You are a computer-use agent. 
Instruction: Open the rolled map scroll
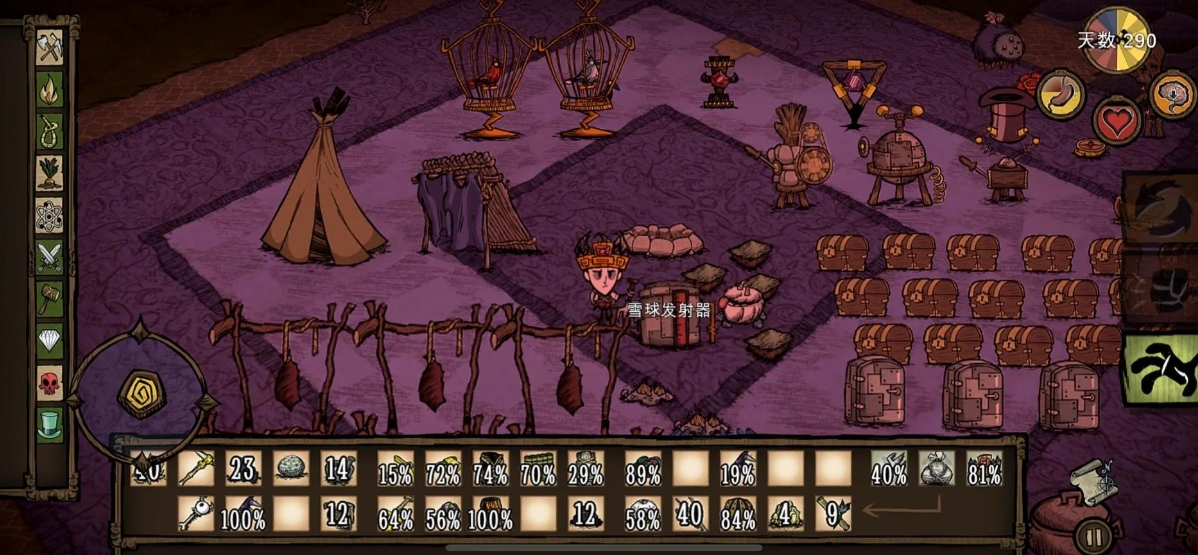pos(1093,481)
